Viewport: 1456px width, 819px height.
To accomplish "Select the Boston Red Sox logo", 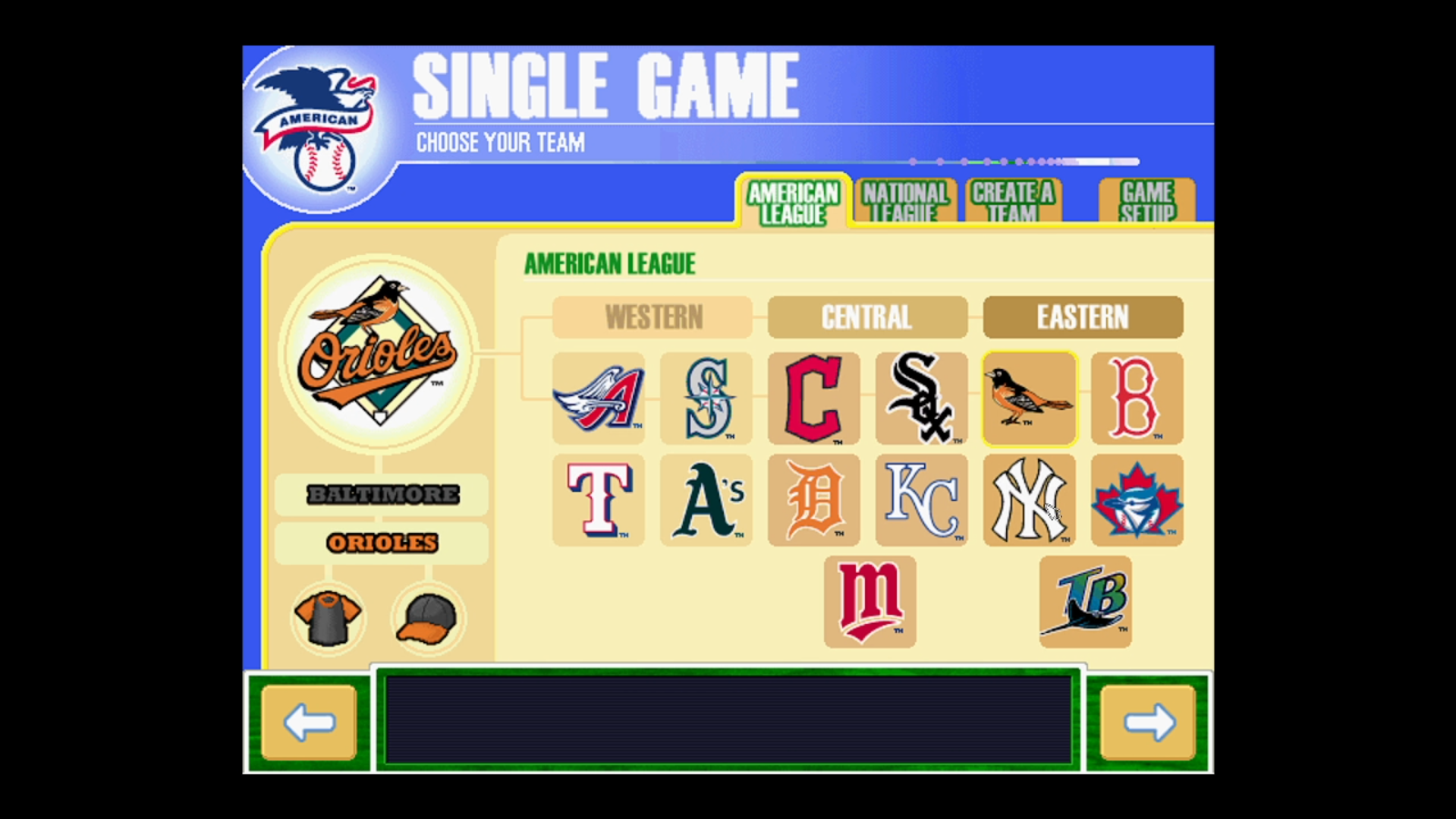I will (1137, 398).
